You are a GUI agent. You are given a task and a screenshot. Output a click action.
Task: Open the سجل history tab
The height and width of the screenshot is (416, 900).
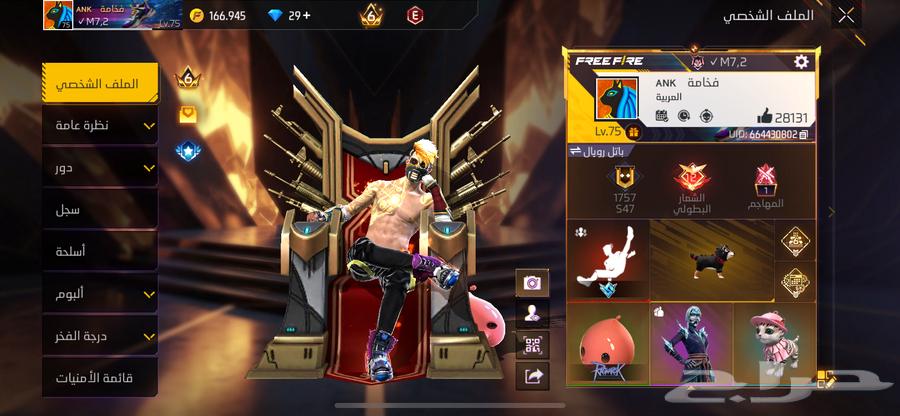[100, 209]
